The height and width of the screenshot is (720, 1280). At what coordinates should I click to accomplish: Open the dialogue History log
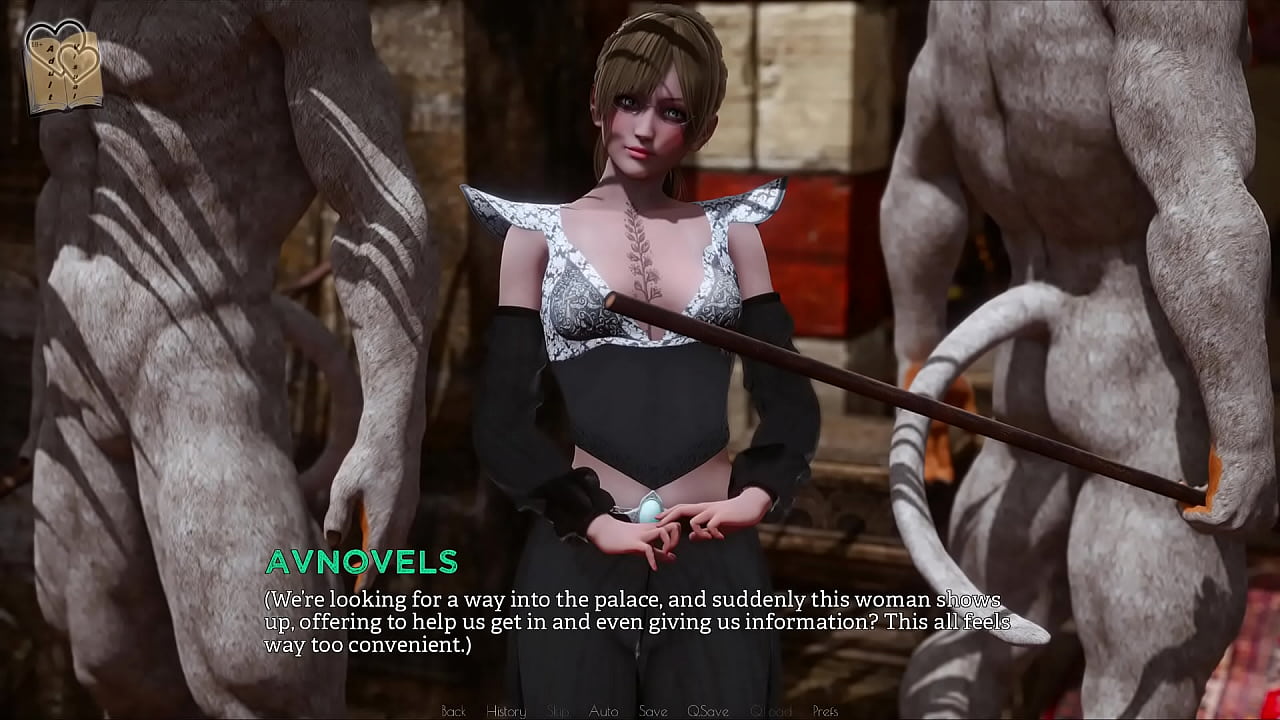pyautogui.click(x=505, y=711)
